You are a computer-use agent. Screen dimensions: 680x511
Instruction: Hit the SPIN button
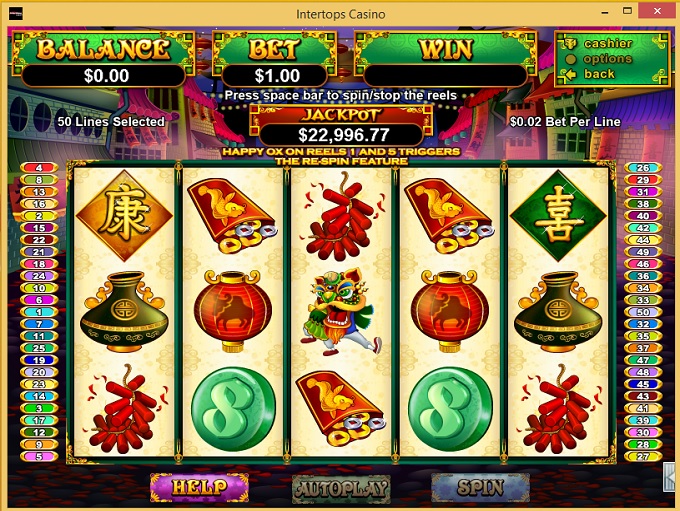coord(480,487)
